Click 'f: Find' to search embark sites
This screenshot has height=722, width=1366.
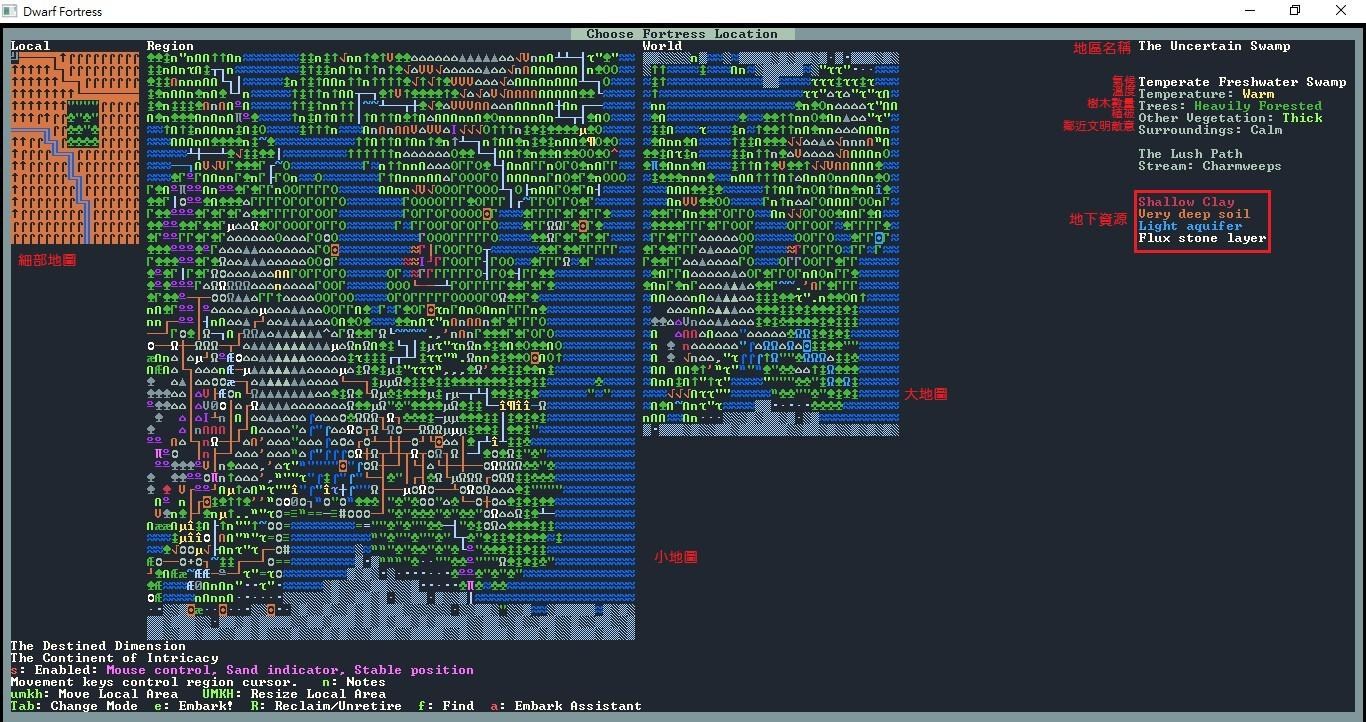coord(448,705)
